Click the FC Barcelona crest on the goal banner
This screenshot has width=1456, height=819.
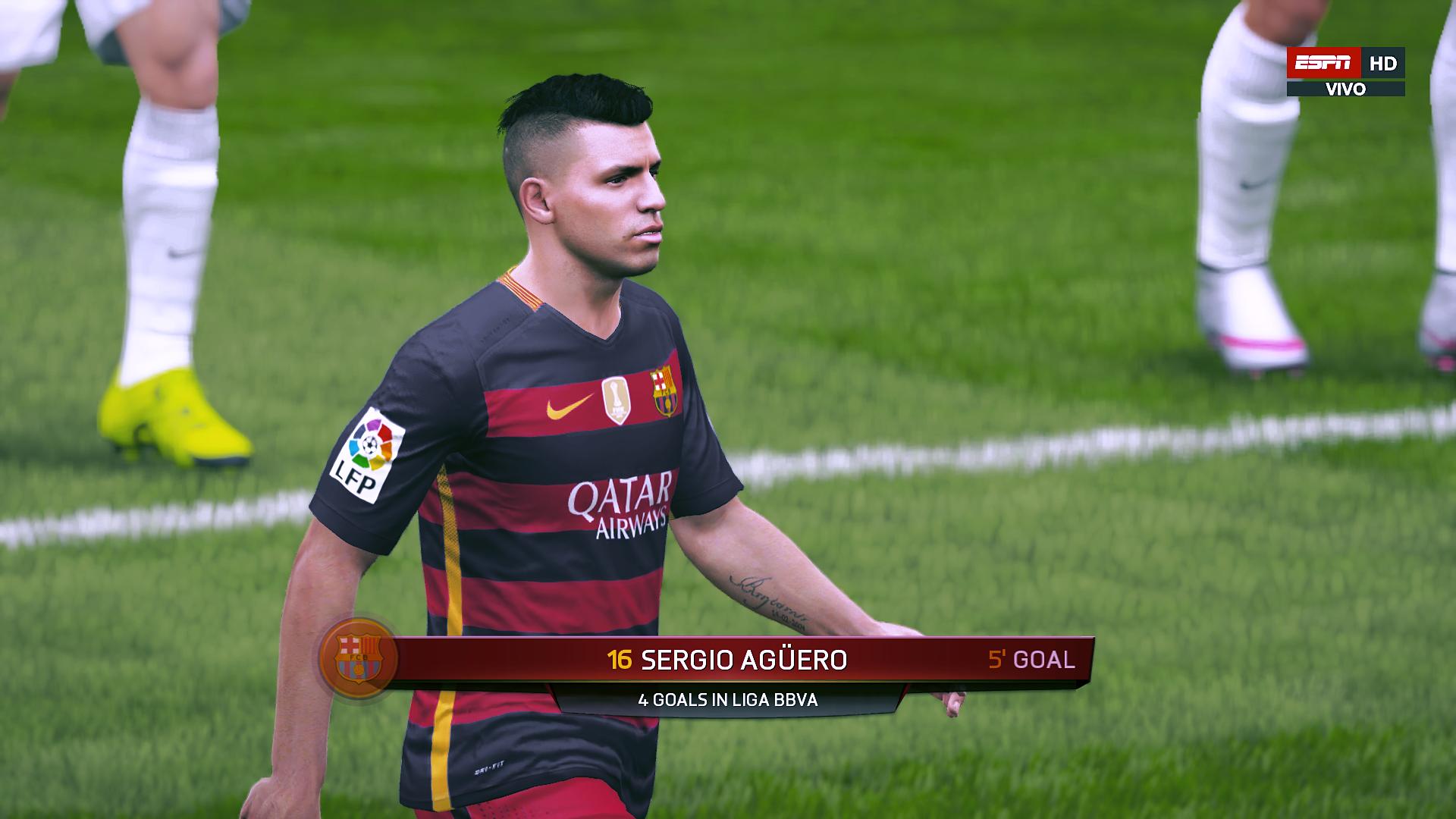click(x=356, y=657)
